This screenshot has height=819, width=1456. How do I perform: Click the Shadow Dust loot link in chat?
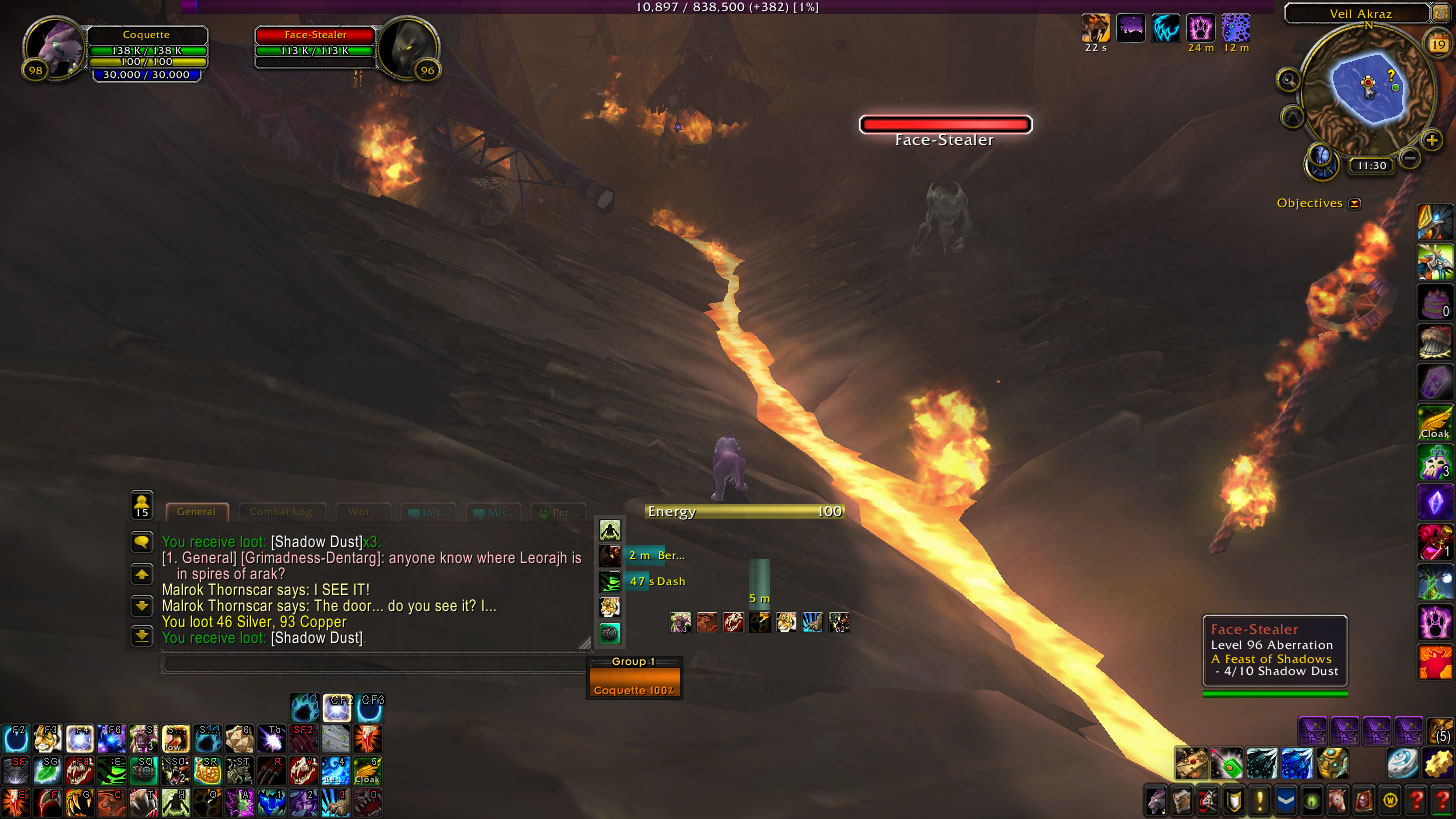click(316, 541)
